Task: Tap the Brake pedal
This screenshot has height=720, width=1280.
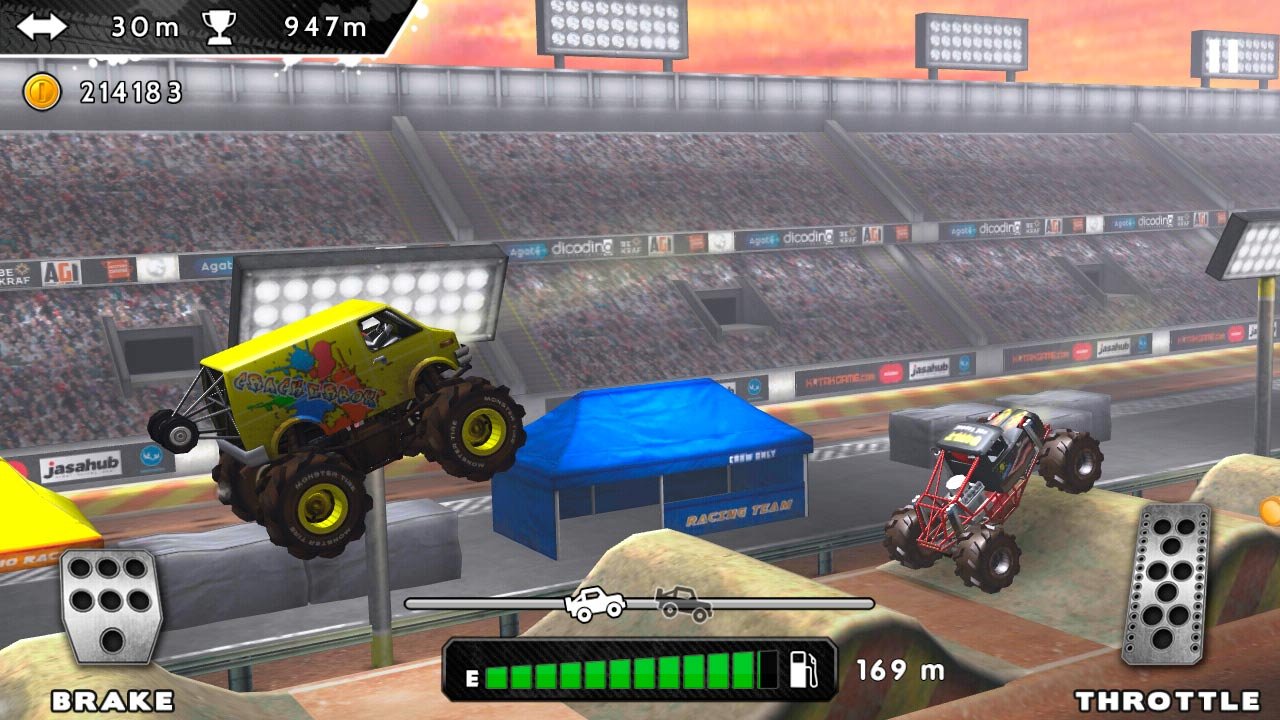Action: click(x=112, y=605)
